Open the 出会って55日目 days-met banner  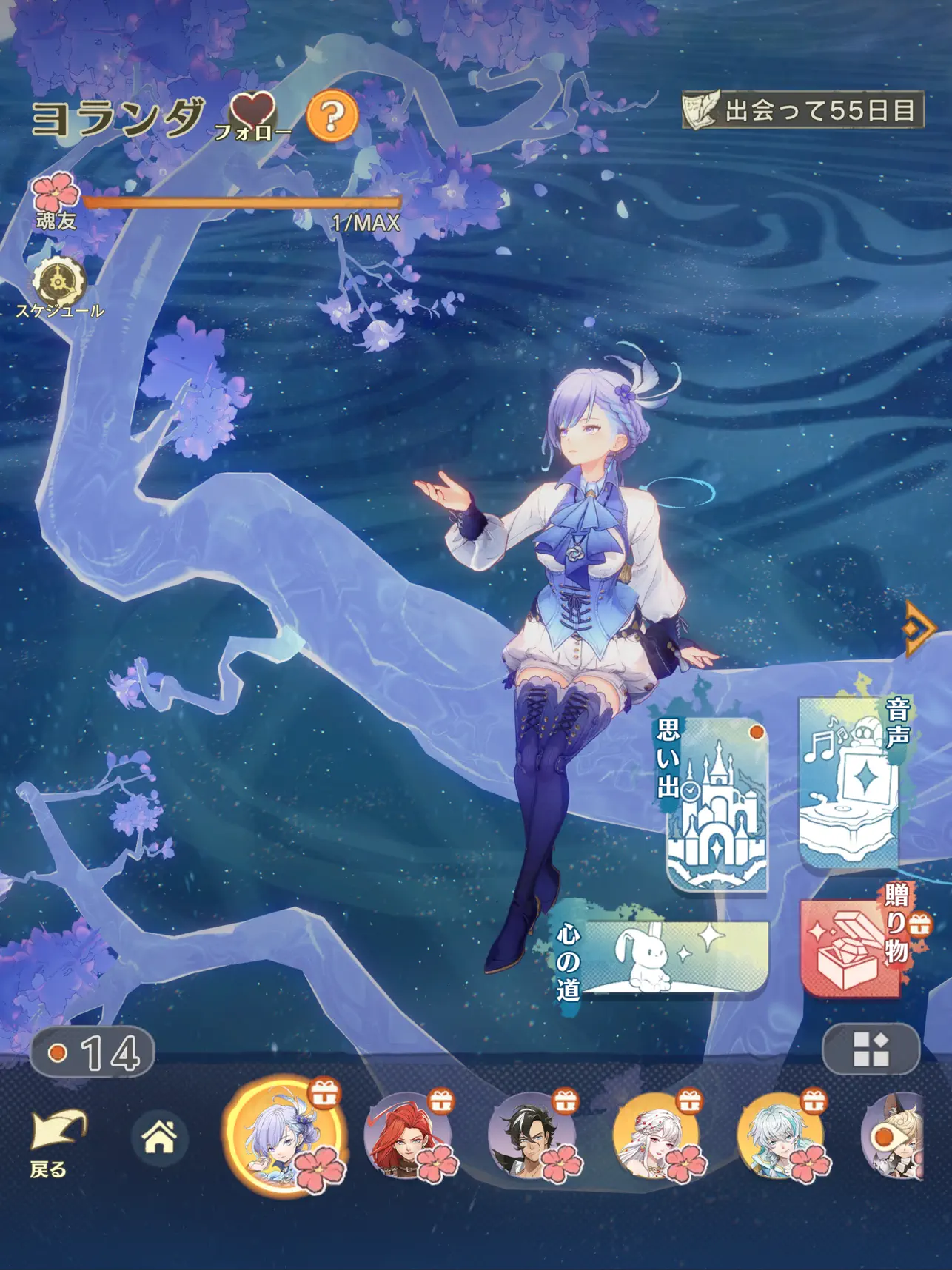coord(803,111)
